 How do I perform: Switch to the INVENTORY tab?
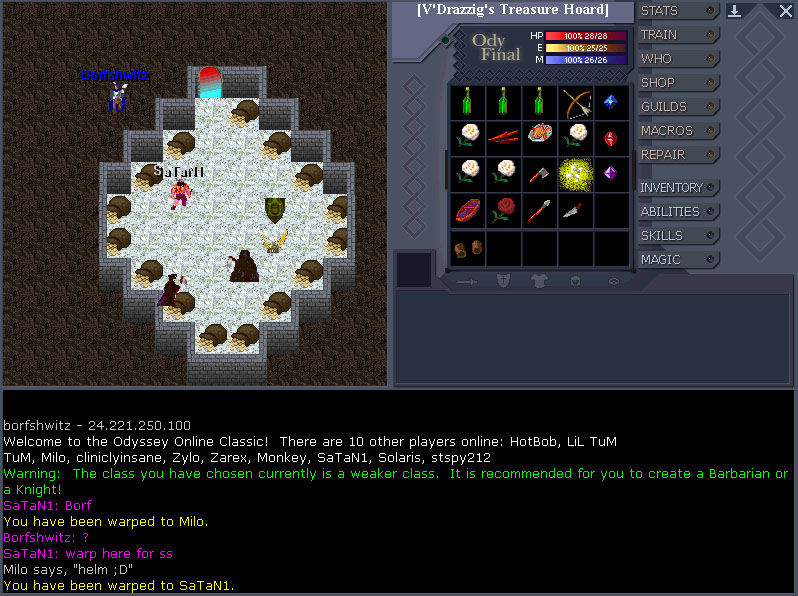tap(679, 188)
